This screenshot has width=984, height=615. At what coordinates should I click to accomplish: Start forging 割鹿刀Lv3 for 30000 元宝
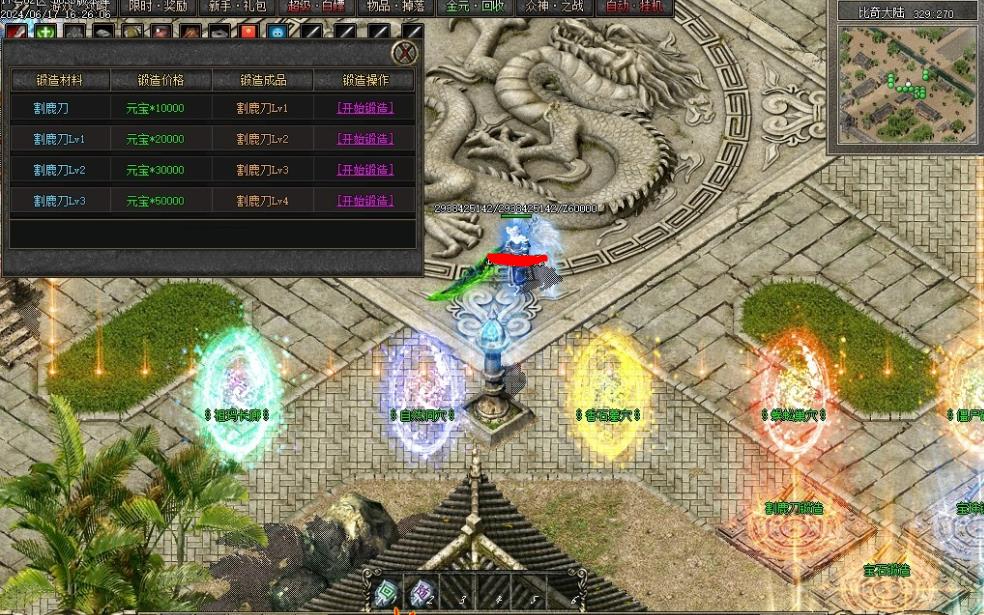364,170
